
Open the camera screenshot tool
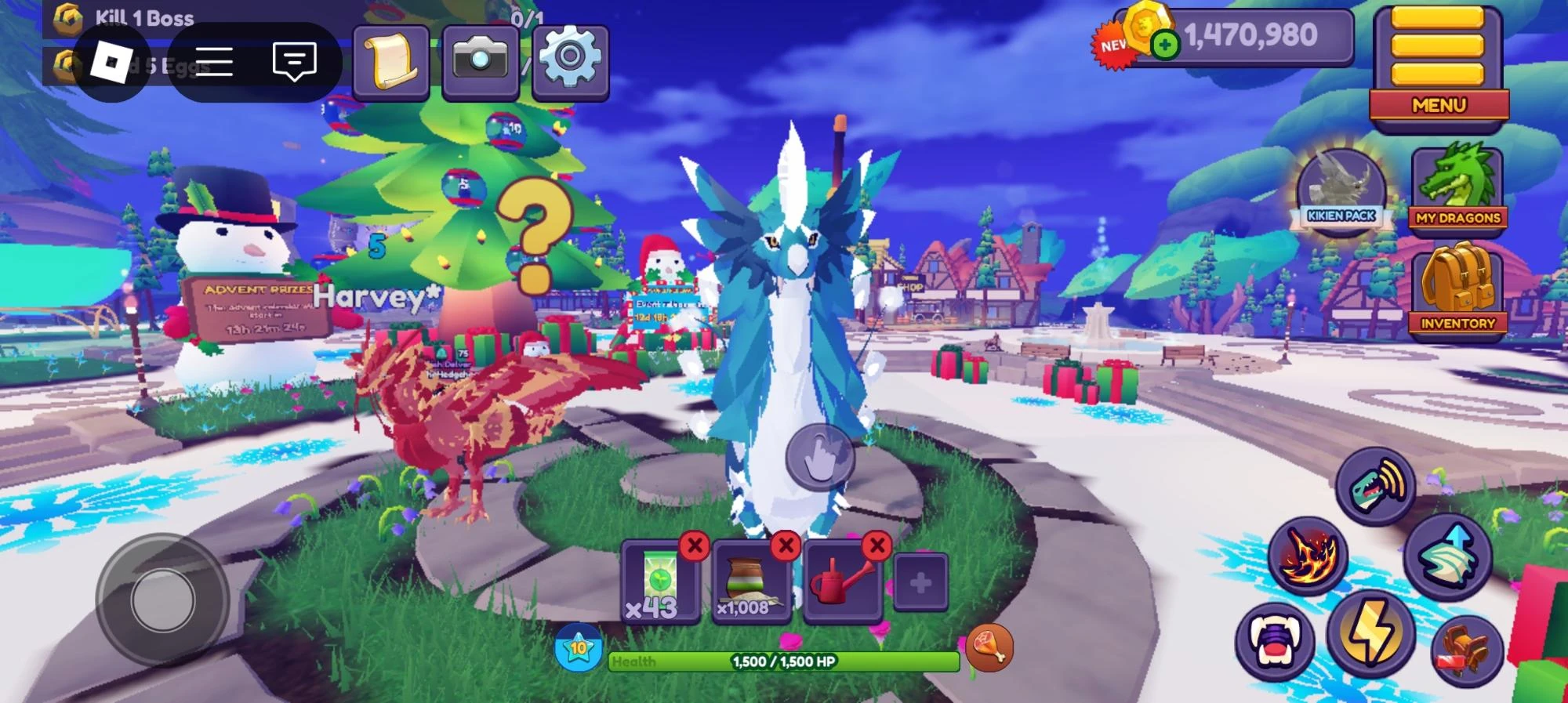click(x=481, y=59)
